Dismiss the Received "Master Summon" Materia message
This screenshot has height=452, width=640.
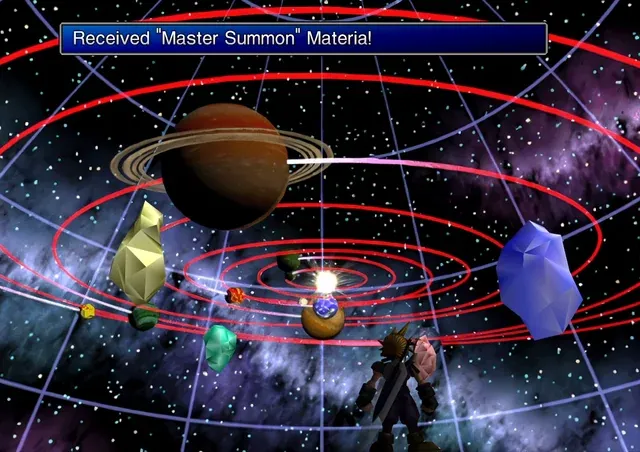pyautogui.click(x=303, y=39)
